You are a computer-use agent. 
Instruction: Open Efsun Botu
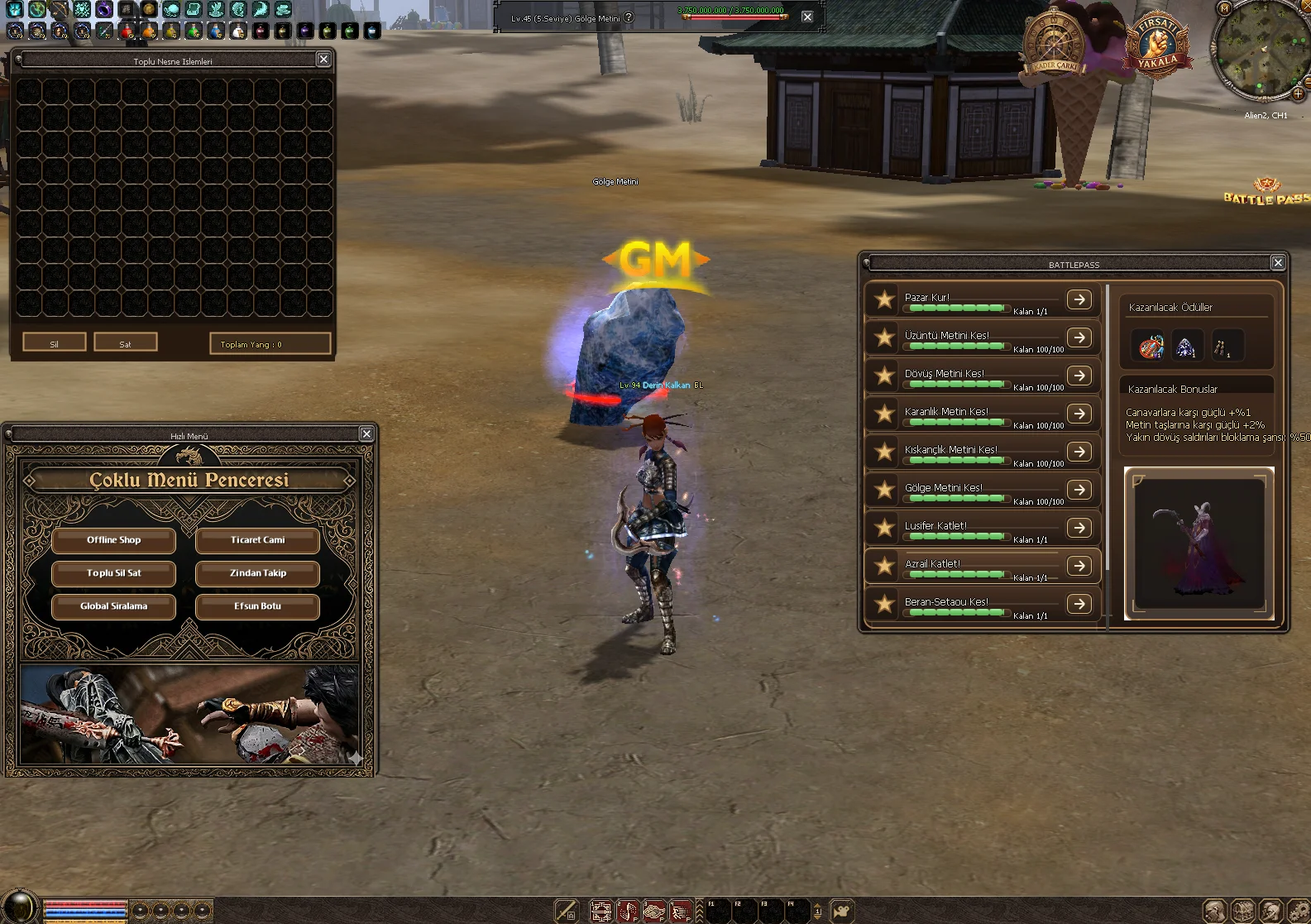tap(257, 606)
